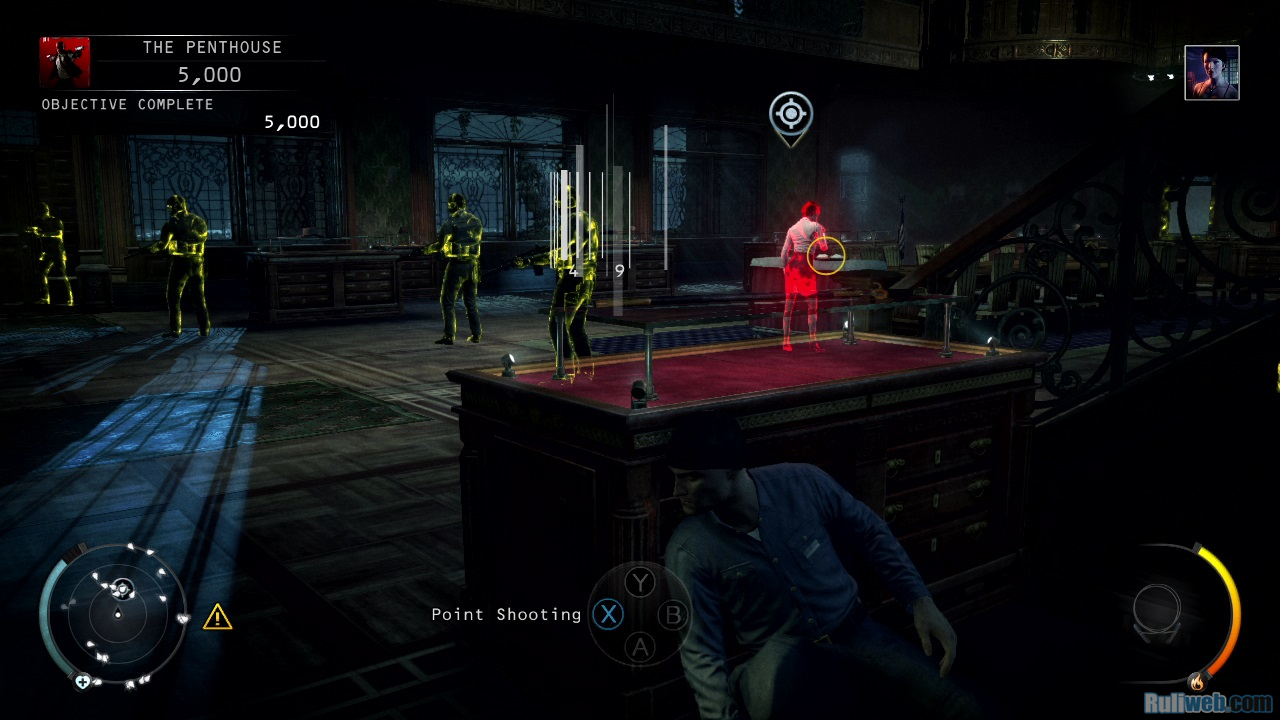
Task: Click the yellow warning triangle icon
Action: (217, 617)
